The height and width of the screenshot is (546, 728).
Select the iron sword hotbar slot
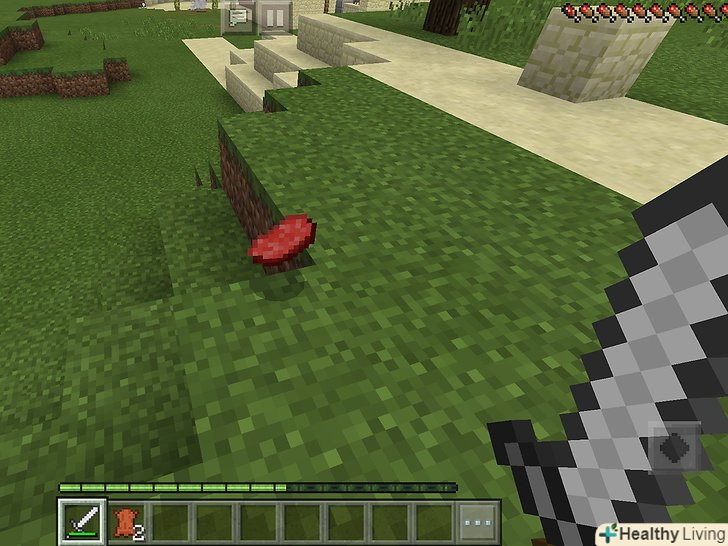click(x=80, y=521)
